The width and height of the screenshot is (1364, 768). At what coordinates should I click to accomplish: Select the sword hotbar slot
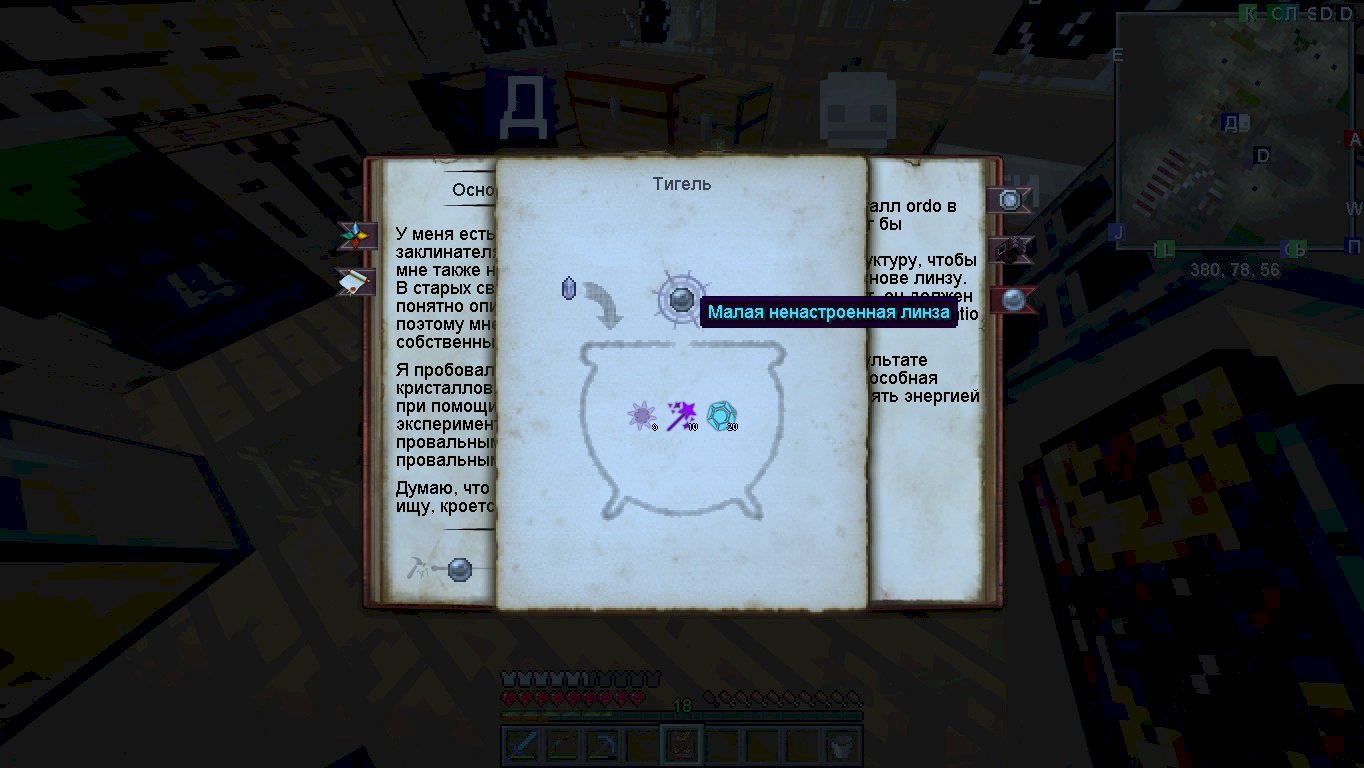521,746
